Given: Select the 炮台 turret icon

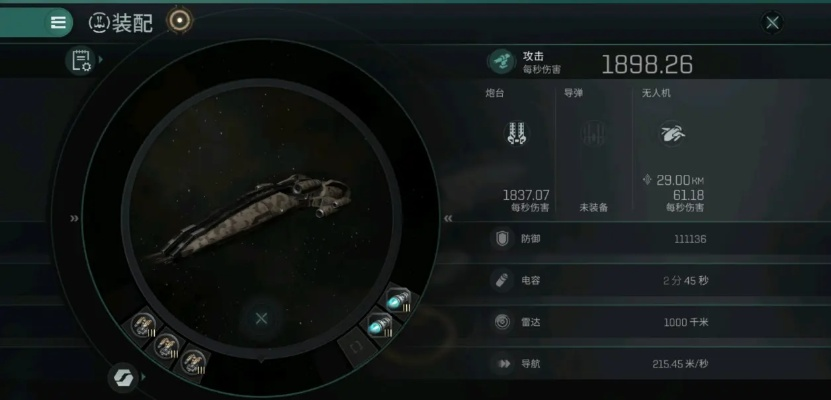Looking at the screenshot, I should (x=517, y=133).
